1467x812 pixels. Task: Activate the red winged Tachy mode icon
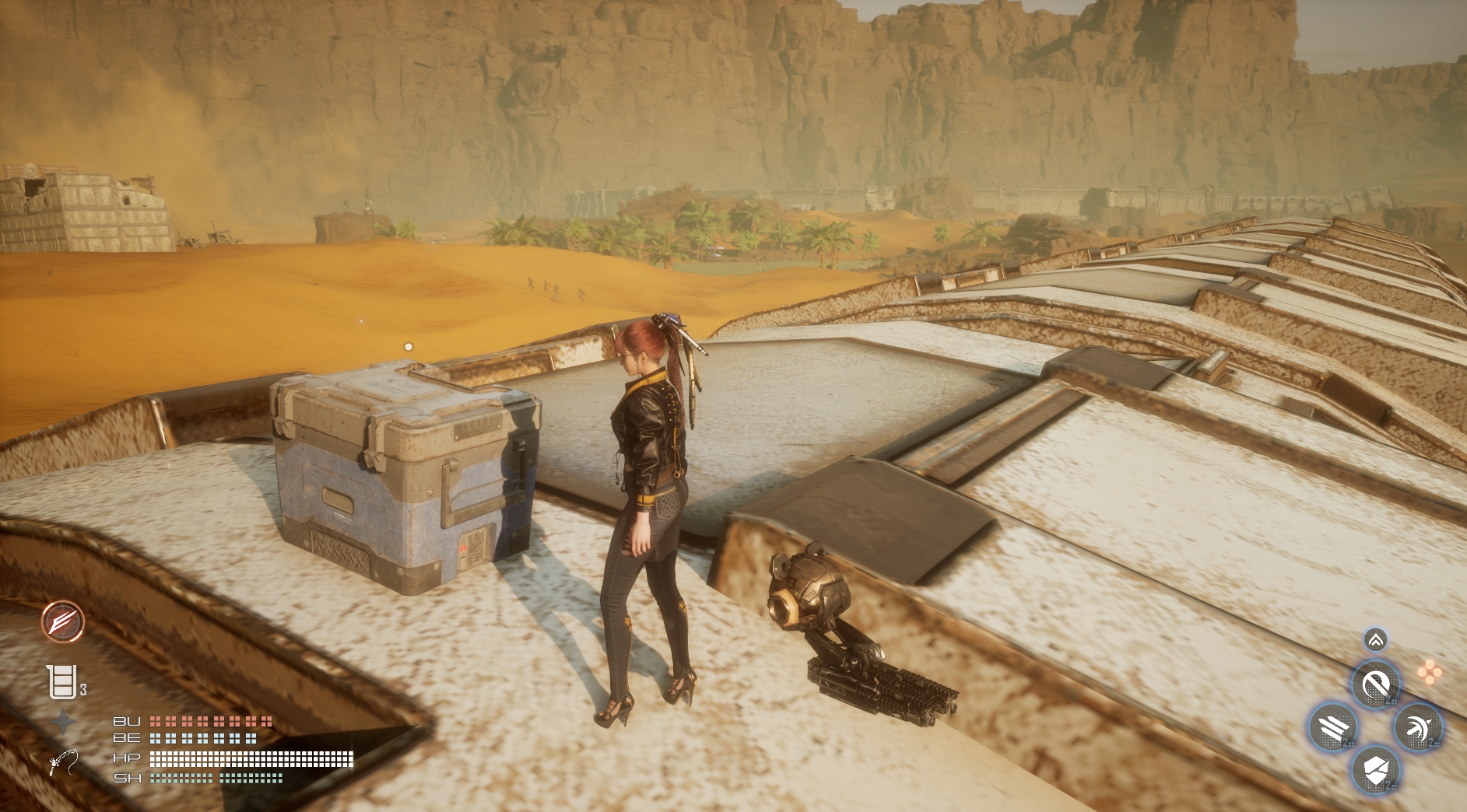(x=63, y=621)
